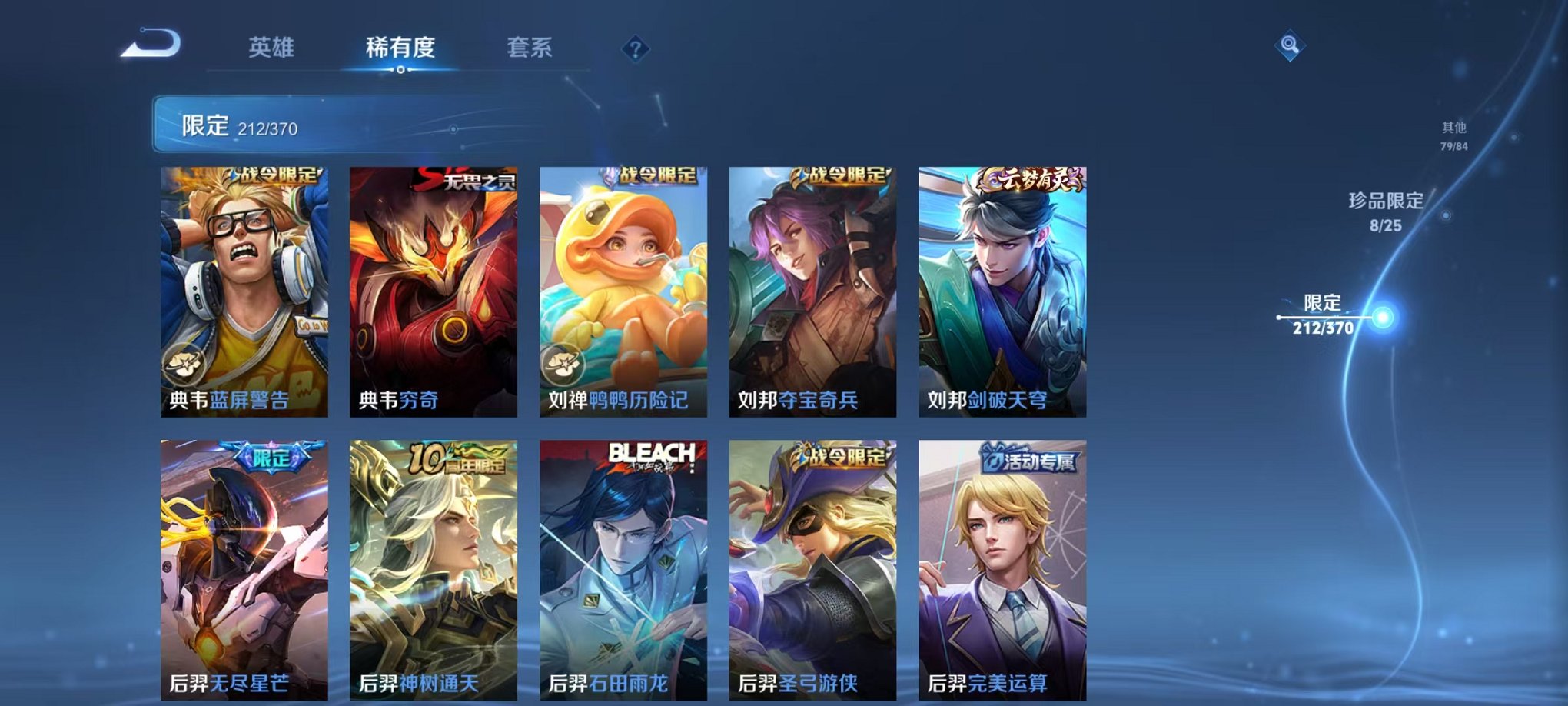This screenshot has width=1568, height=706.
Task: Switch to the 英雄 tab
Action: pyautogui.click(x=273, y=48)
